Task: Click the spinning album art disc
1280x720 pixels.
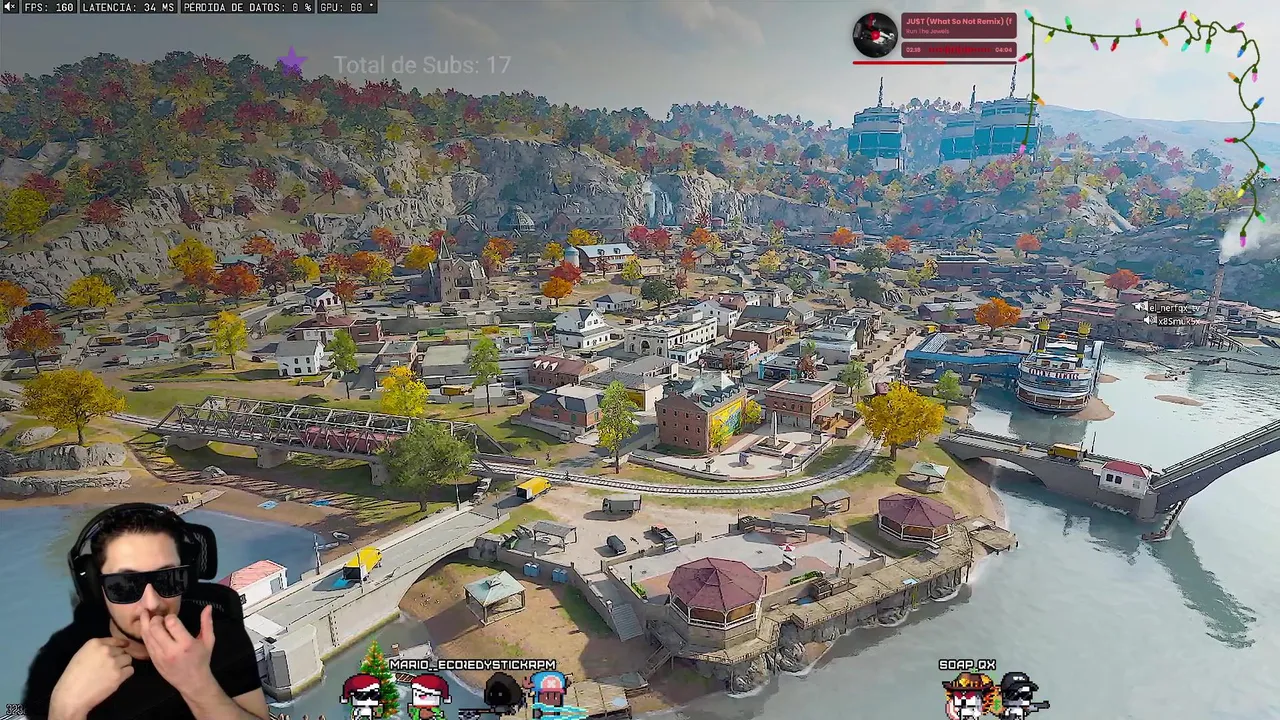Action: [x=875, y=35]
